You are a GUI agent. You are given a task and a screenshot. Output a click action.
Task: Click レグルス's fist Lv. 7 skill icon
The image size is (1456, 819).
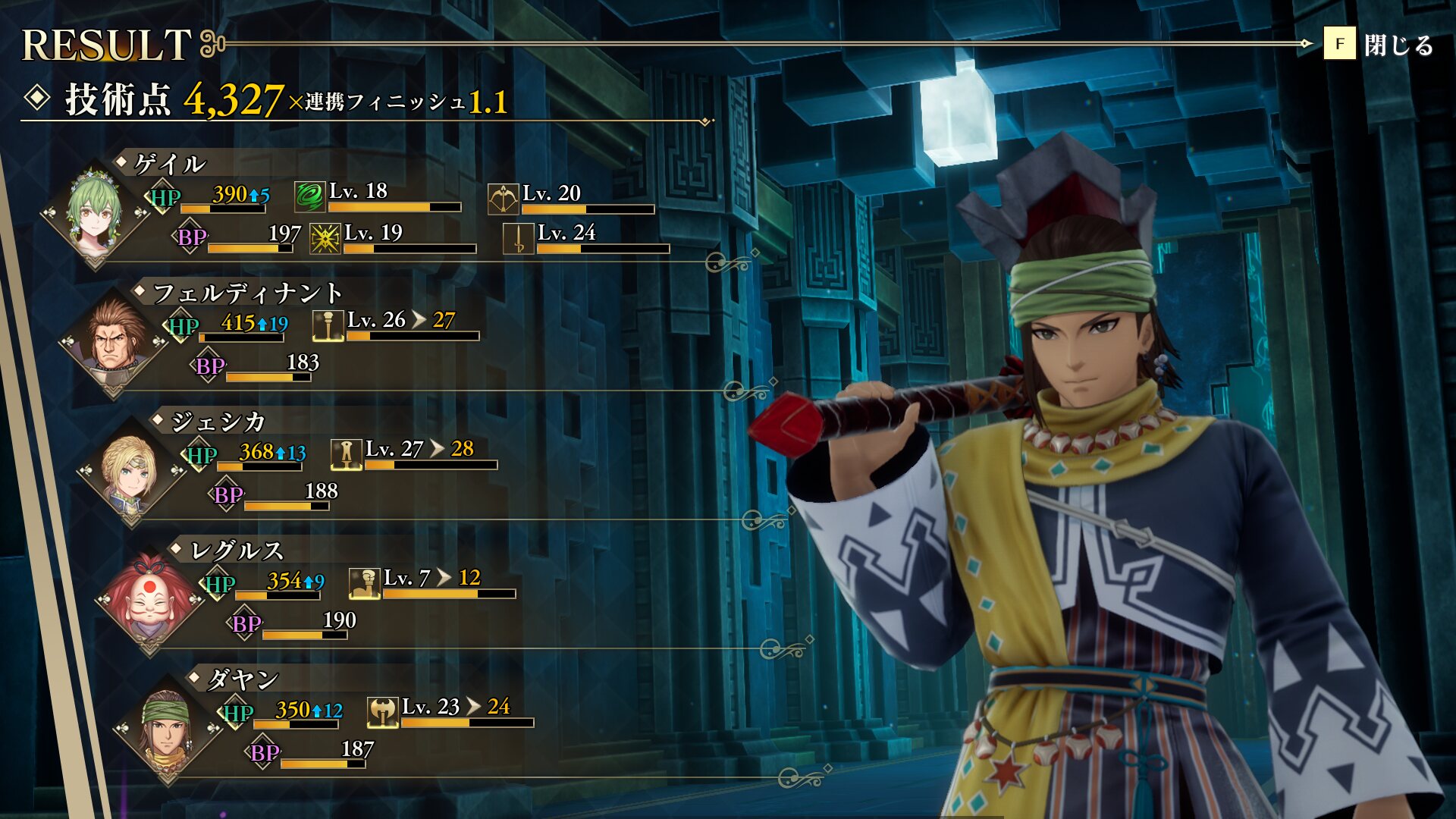pyautogui.click(x=364, y=584)
